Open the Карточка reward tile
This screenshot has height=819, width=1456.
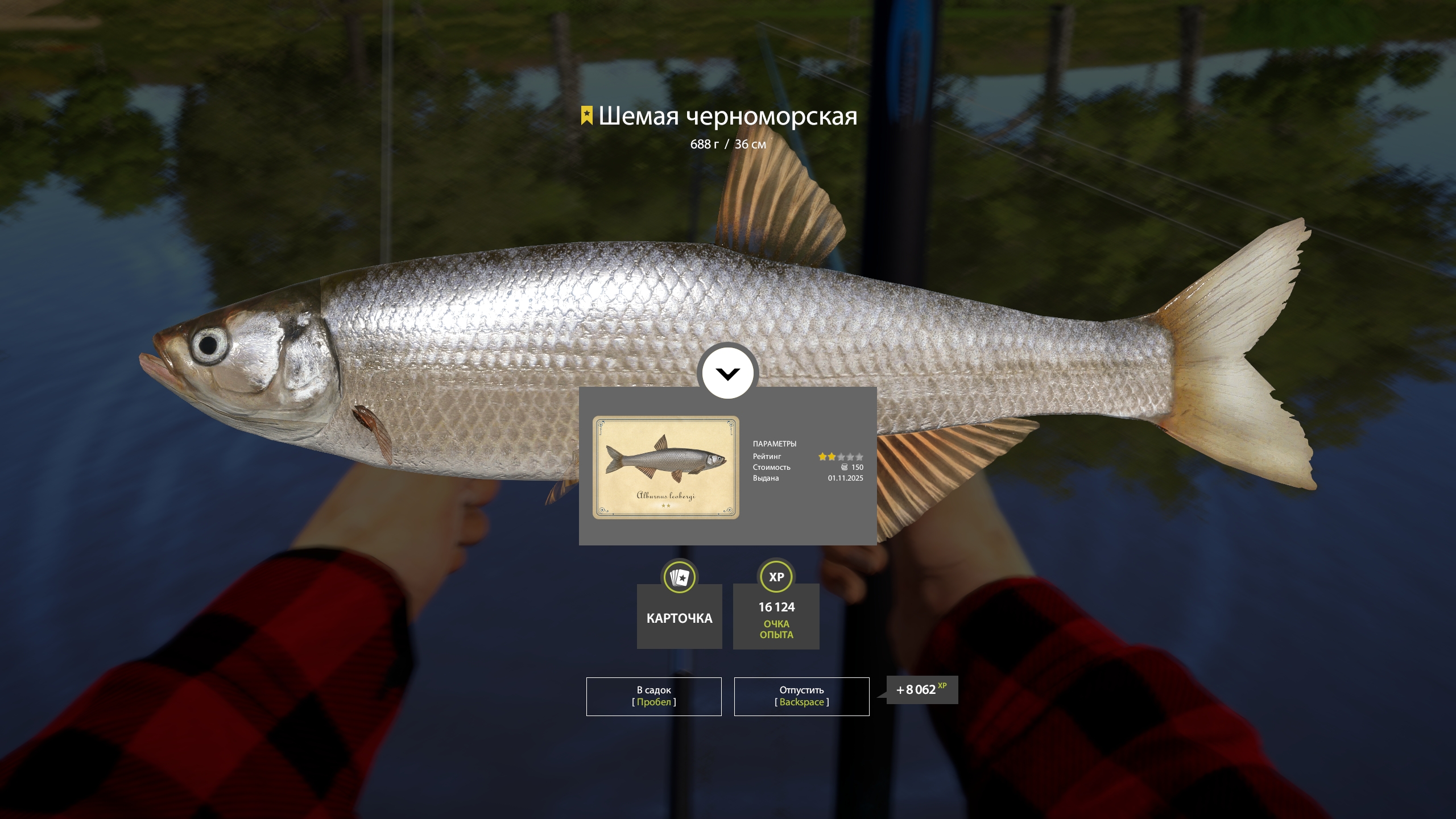[679, 616]
